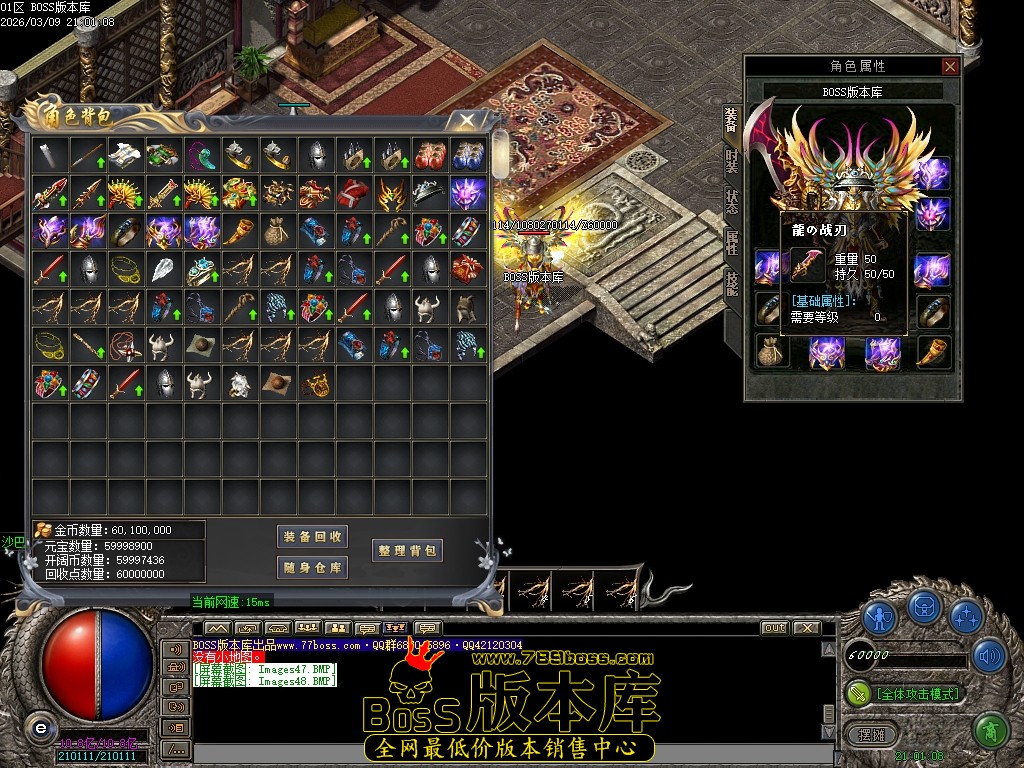Open the character figure round HUD button

(880, 617)
